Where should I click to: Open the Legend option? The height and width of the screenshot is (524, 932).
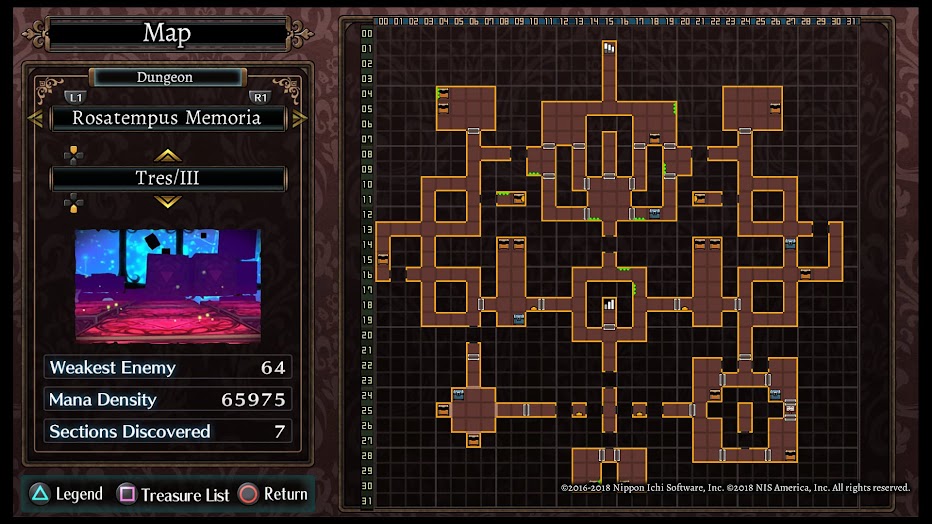click(66, 494)
